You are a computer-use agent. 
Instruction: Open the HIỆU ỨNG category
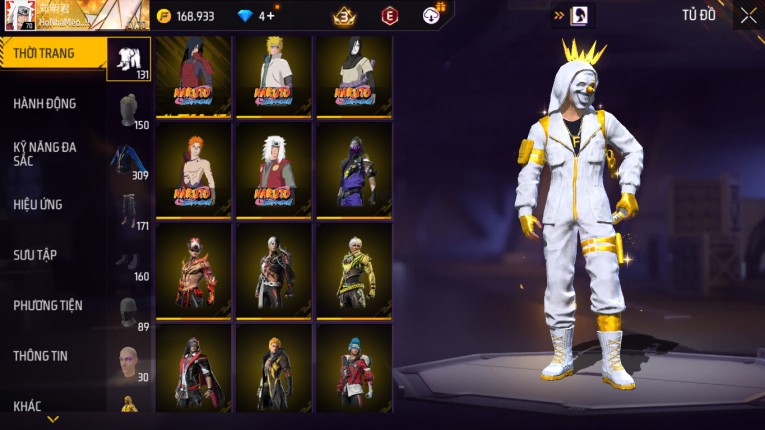coord(39,204)
